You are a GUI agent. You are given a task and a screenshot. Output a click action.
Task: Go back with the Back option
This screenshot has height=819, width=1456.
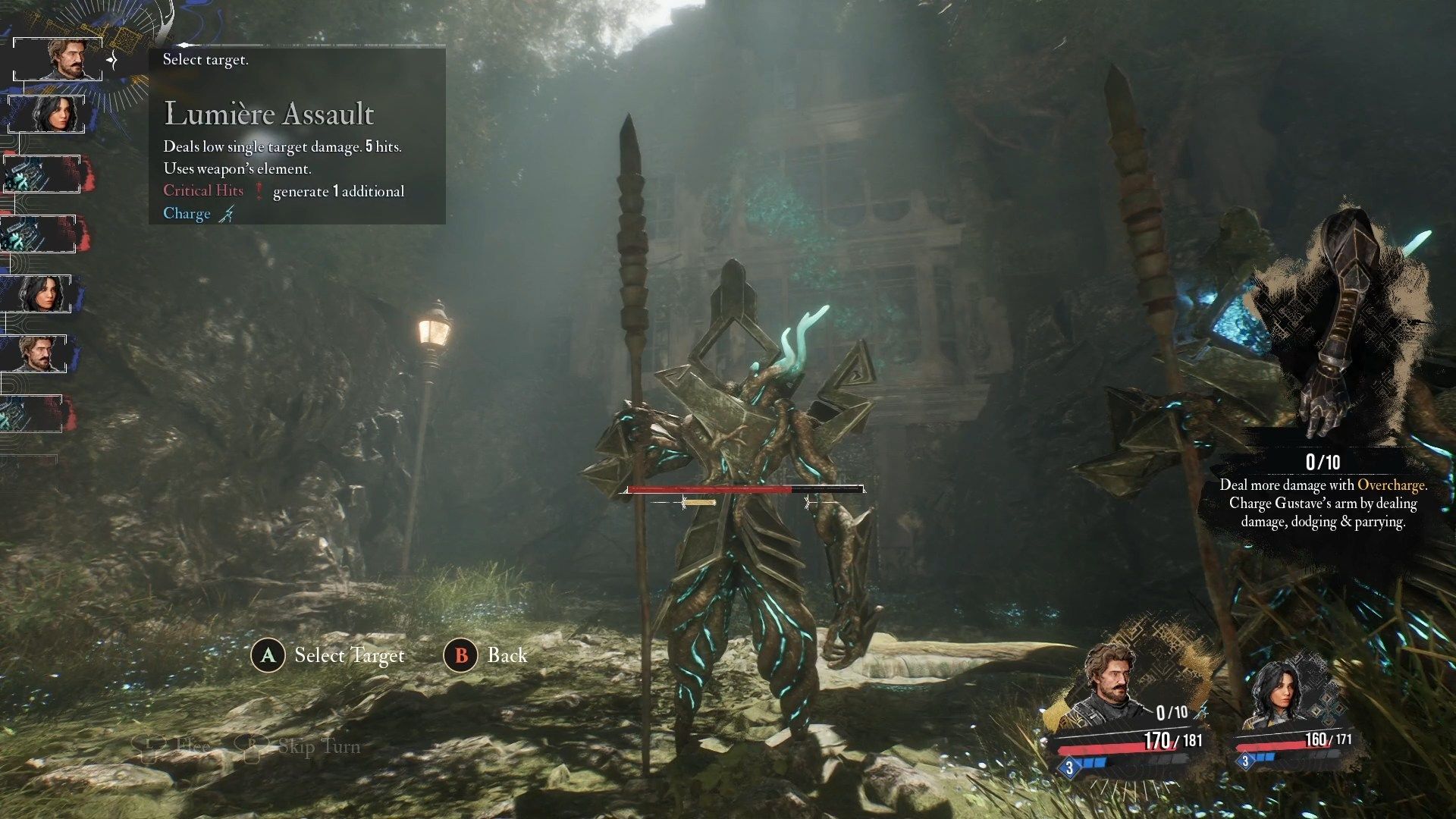485,655
